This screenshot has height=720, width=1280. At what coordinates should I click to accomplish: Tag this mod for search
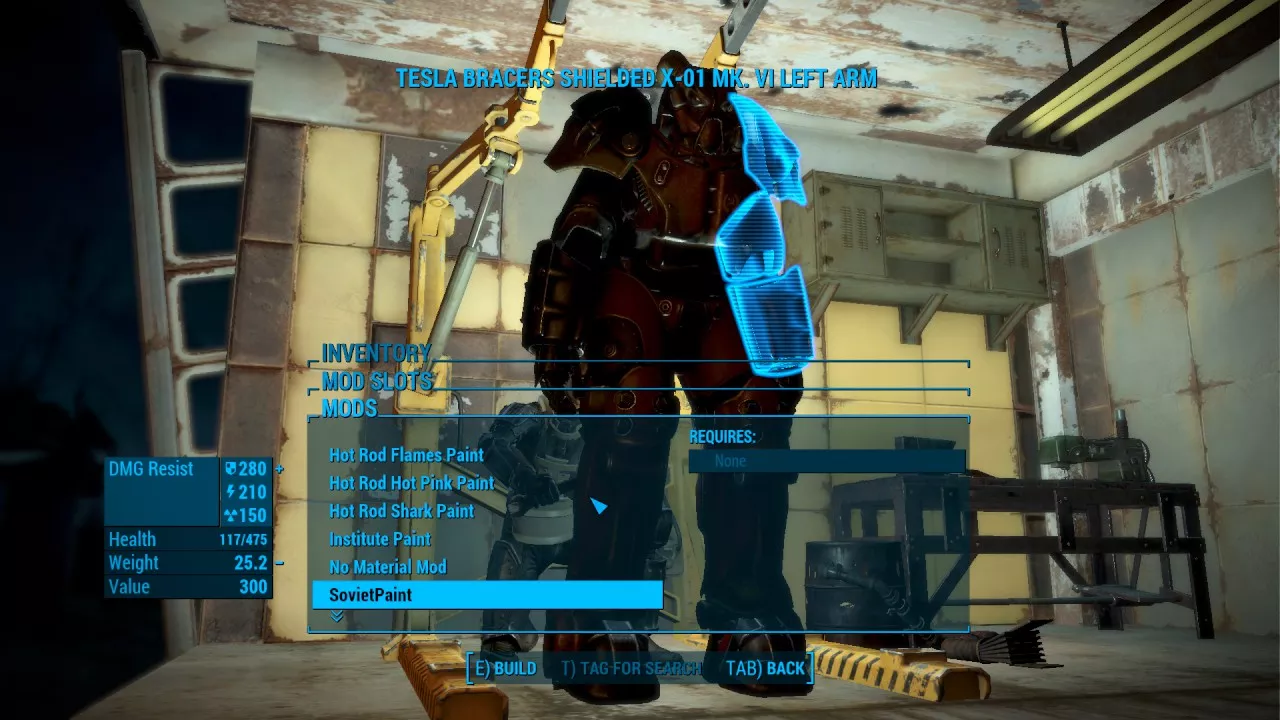coord(631,668)
